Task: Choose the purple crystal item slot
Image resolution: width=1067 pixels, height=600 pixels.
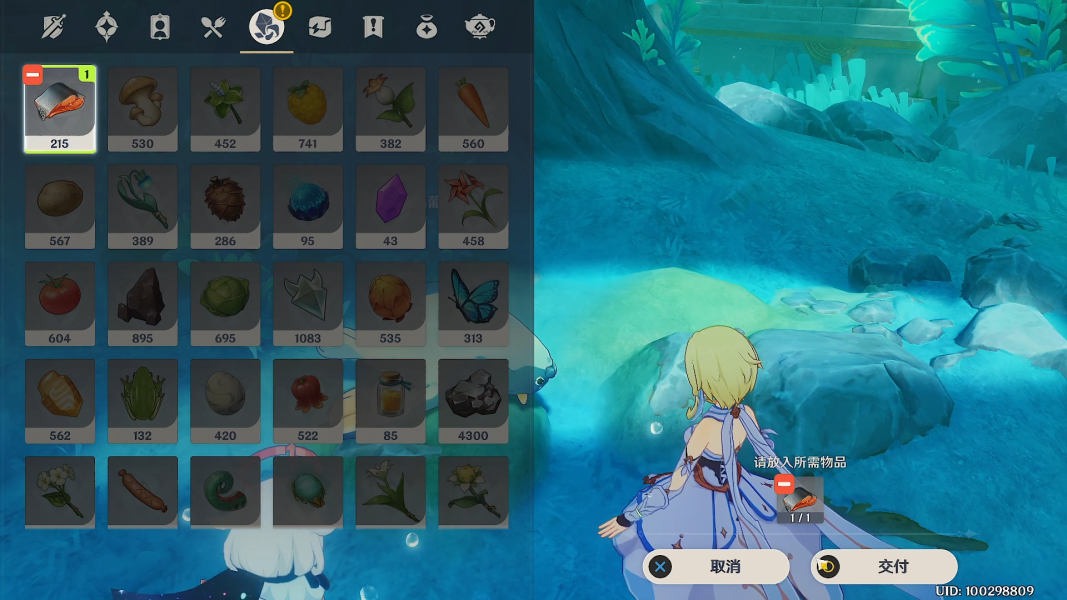Action: pos(390,206)
